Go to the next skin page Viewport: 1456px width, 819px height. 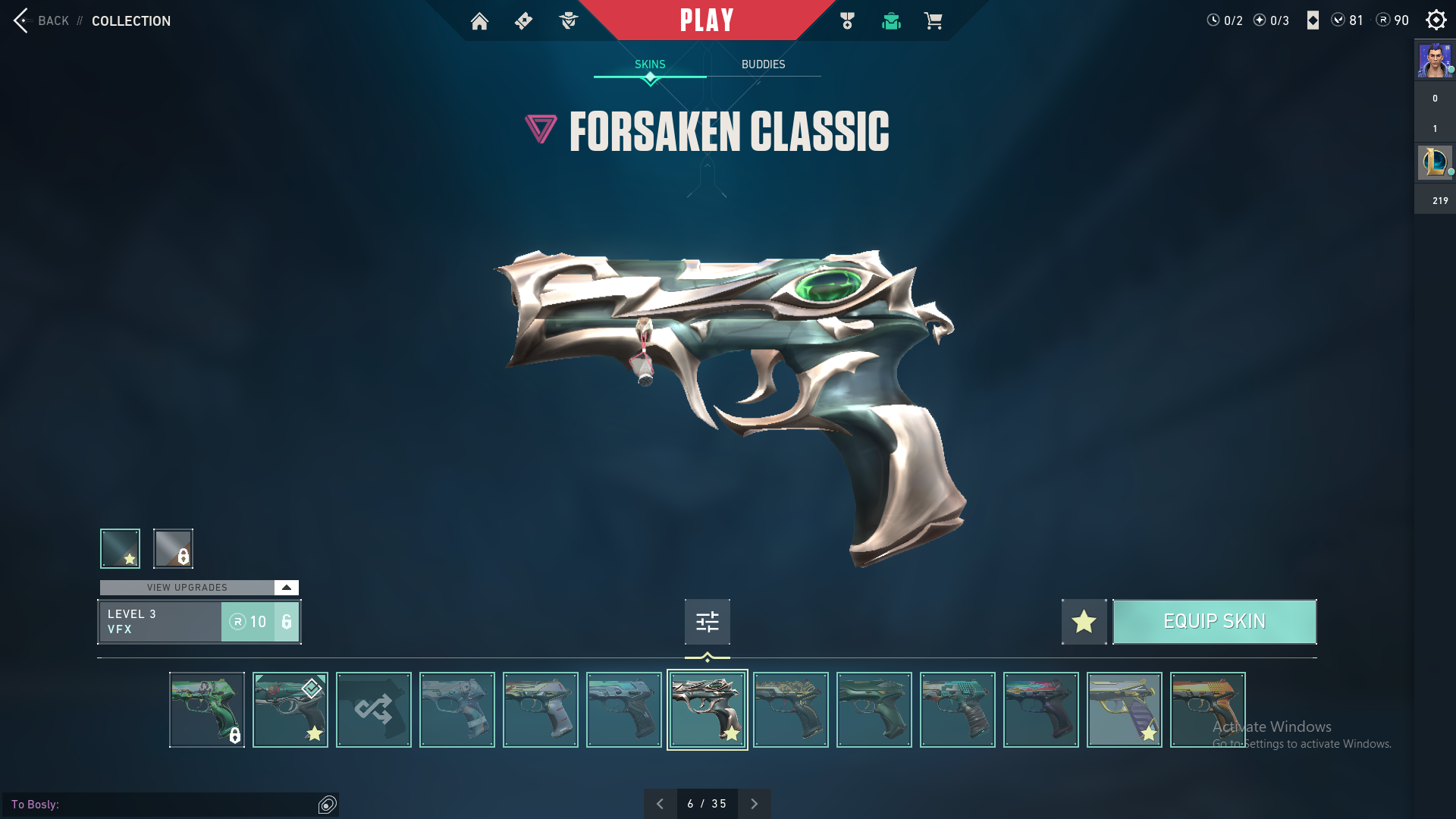point(754,804)
